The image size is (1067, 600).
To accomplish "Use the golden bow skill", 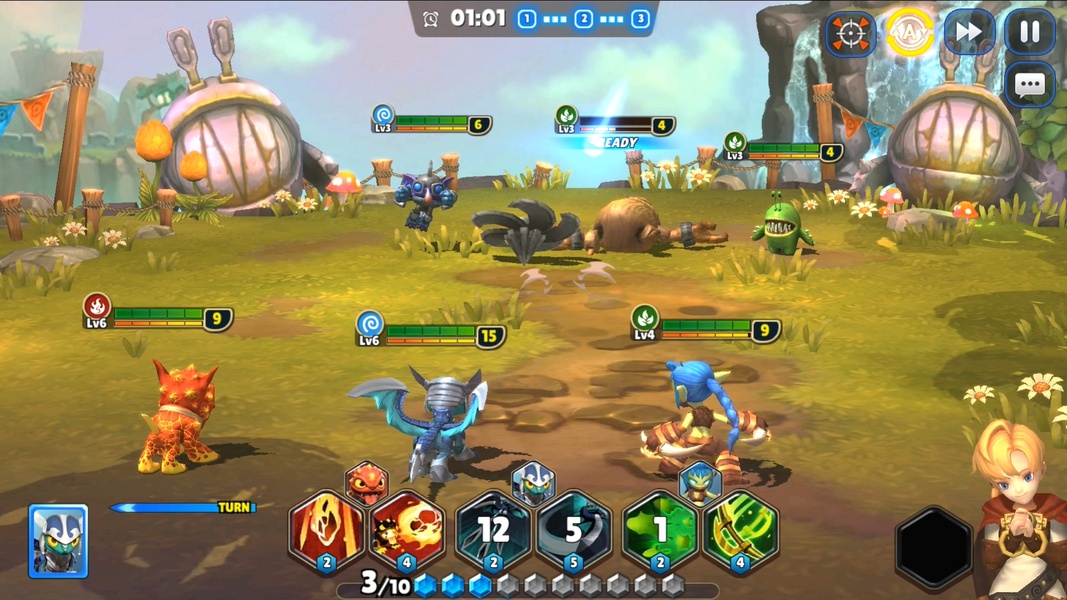I will [741, 531].
